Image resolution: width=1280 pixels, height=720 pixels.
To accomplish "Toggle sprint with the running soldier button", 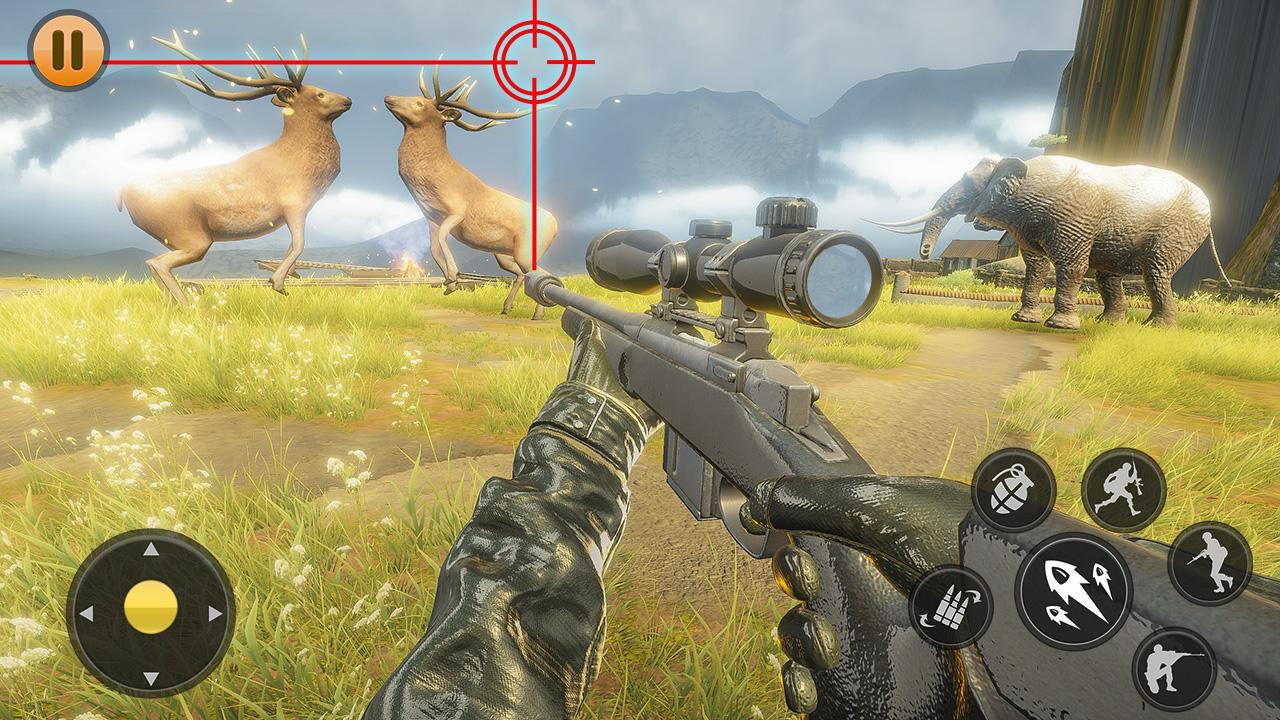I will click(x=1125, y=484).
